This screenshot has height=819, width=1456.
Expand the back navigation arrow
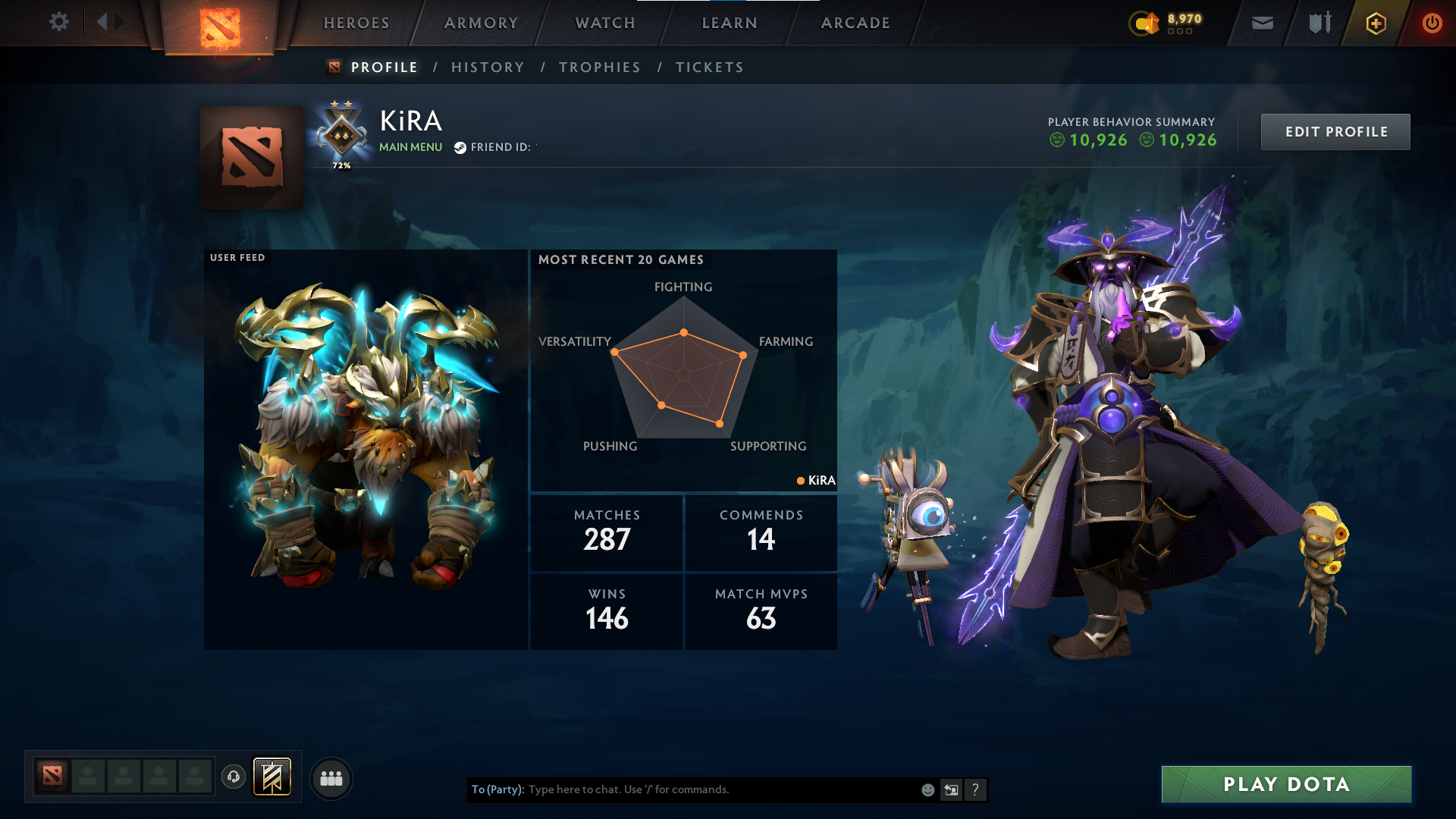point(102,21)
